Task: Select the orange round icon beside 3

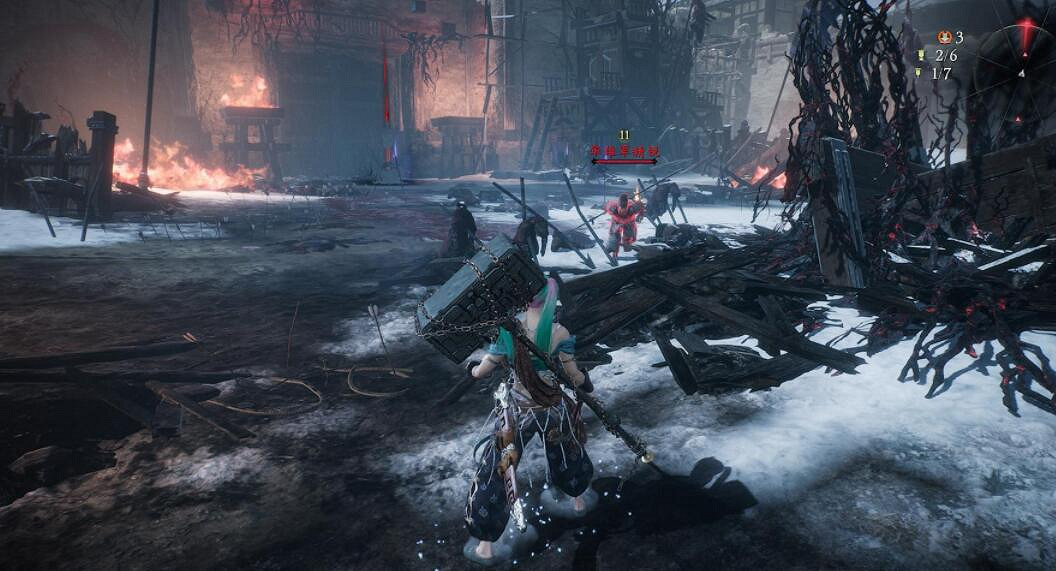Action: [x=944, y=37]
